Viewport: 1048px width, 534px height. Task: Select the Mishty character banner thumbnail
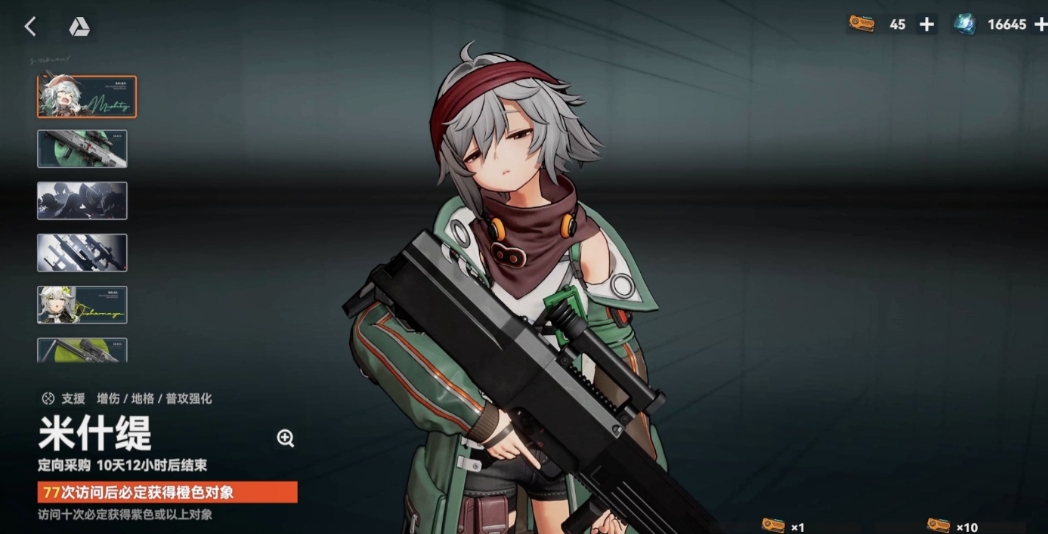87,97
